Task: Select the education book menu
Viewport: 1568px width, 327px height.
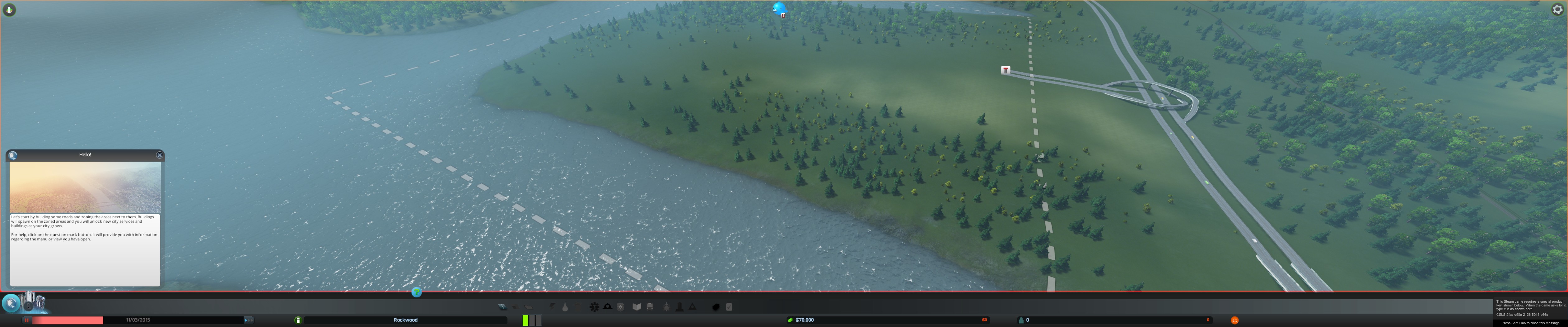Action: [x=637, y=307]
